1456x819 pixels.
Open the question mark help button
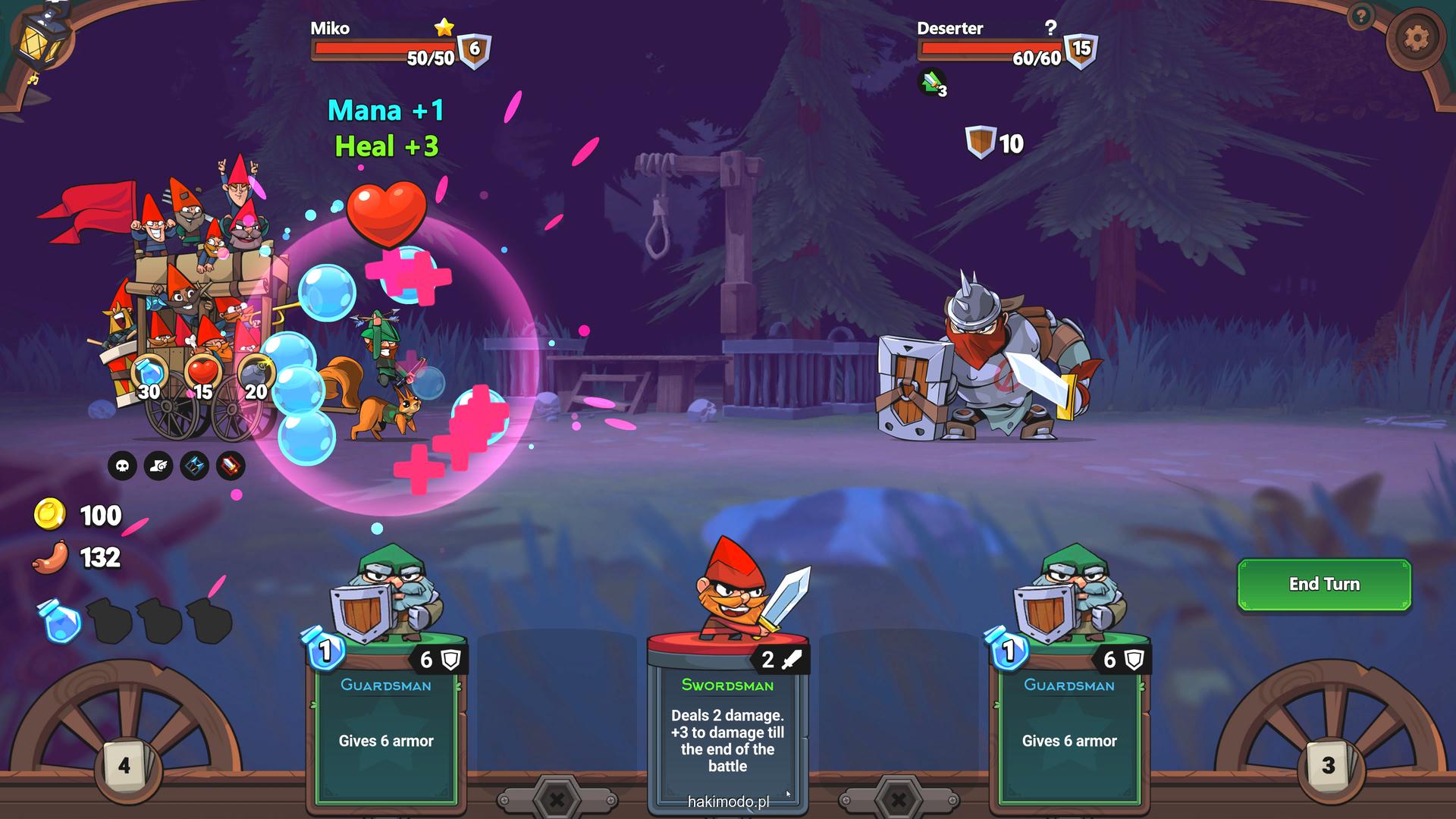pyautogui.click(x=1361, y=16)
